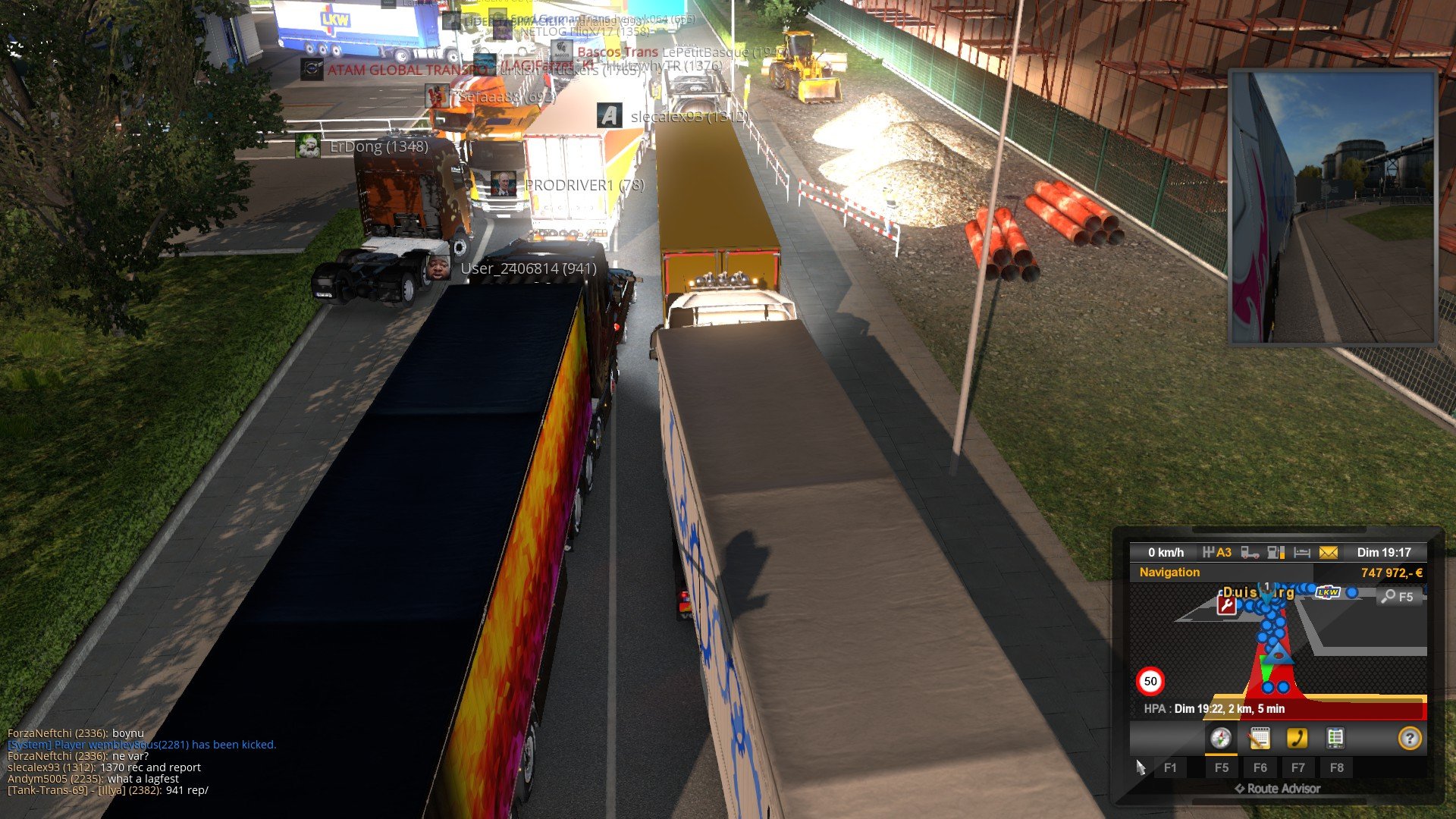The image size is (1456, 819).
Task: Open the yellow phone assistance tab
Action: click(1297, 738)
